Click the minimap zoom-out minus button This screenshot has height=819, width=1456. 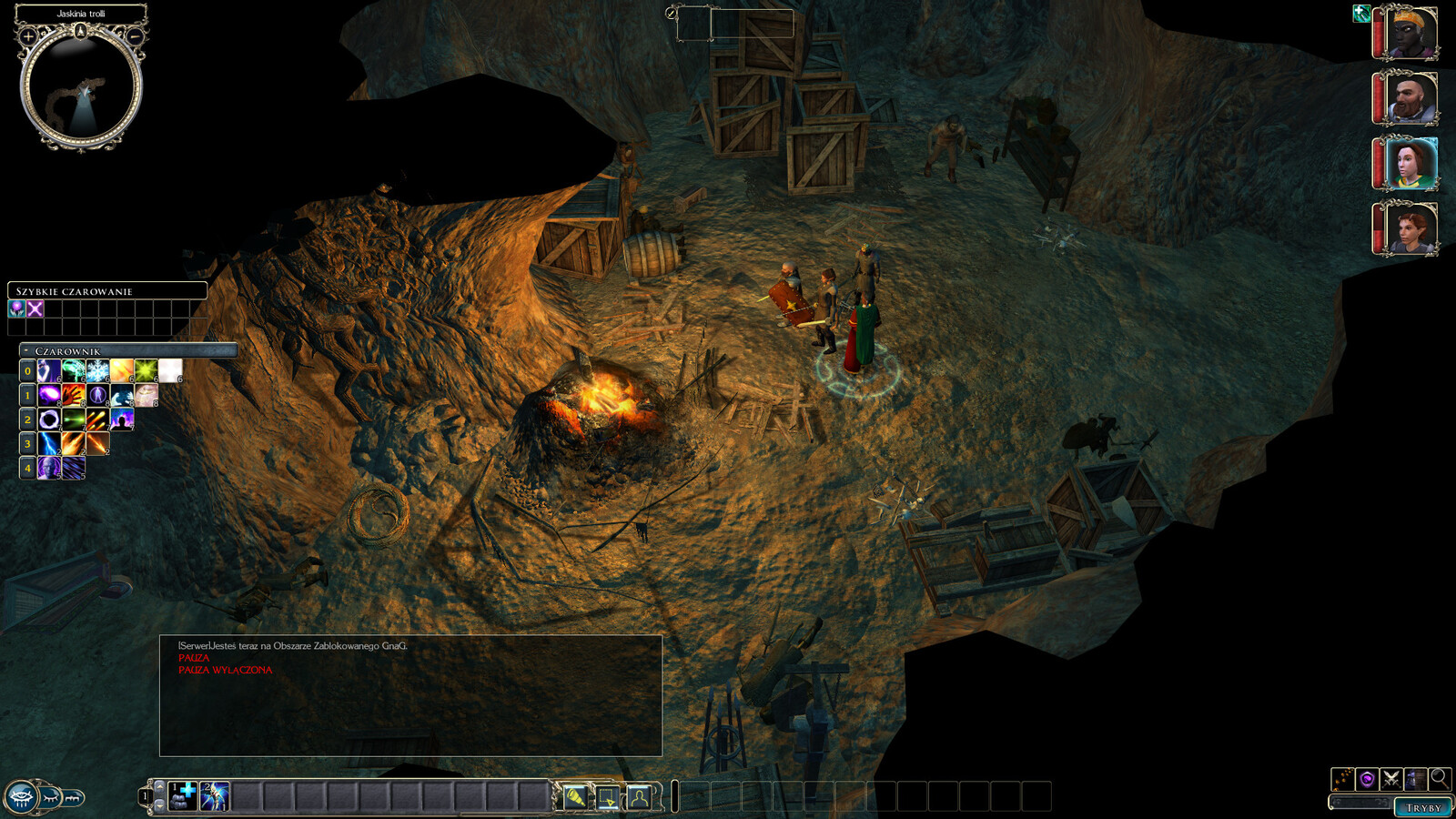[135, 37]
